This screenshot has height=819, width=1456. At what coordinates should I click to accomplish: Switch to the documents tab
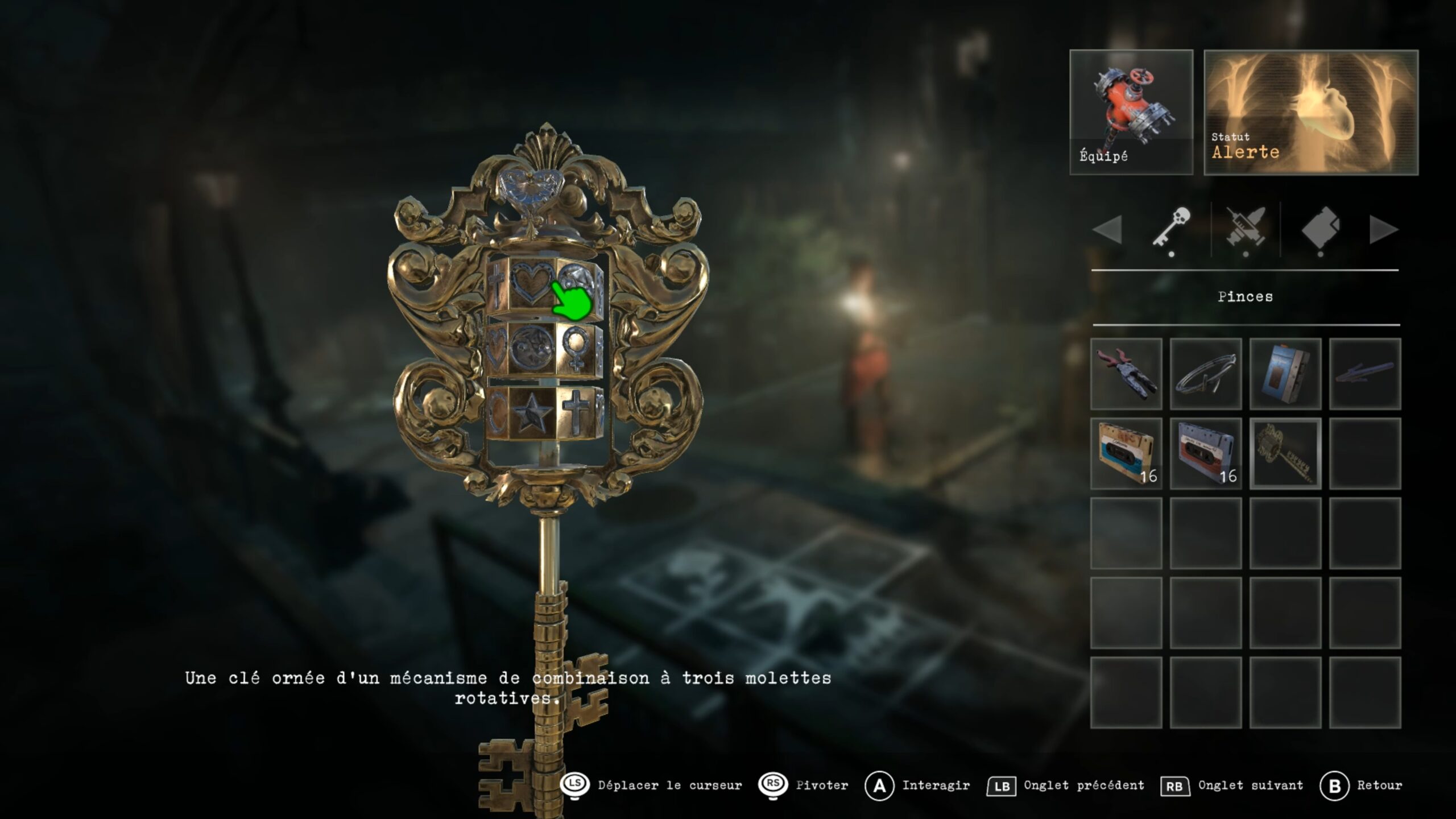tap(1320, 229)
